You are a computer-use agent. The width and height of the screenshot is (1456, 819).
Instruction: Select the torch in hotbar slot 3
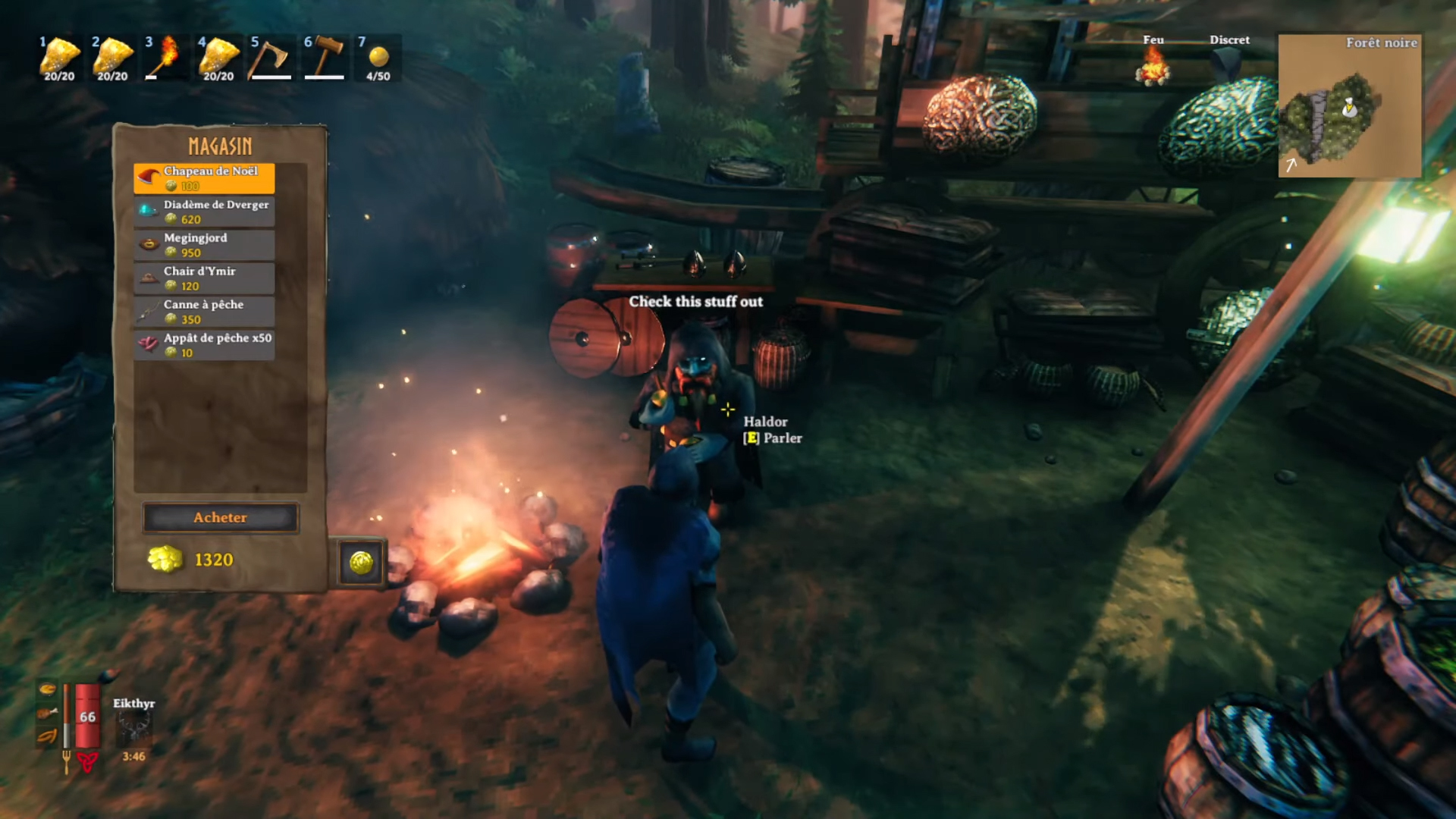click(x=165, y=58)
